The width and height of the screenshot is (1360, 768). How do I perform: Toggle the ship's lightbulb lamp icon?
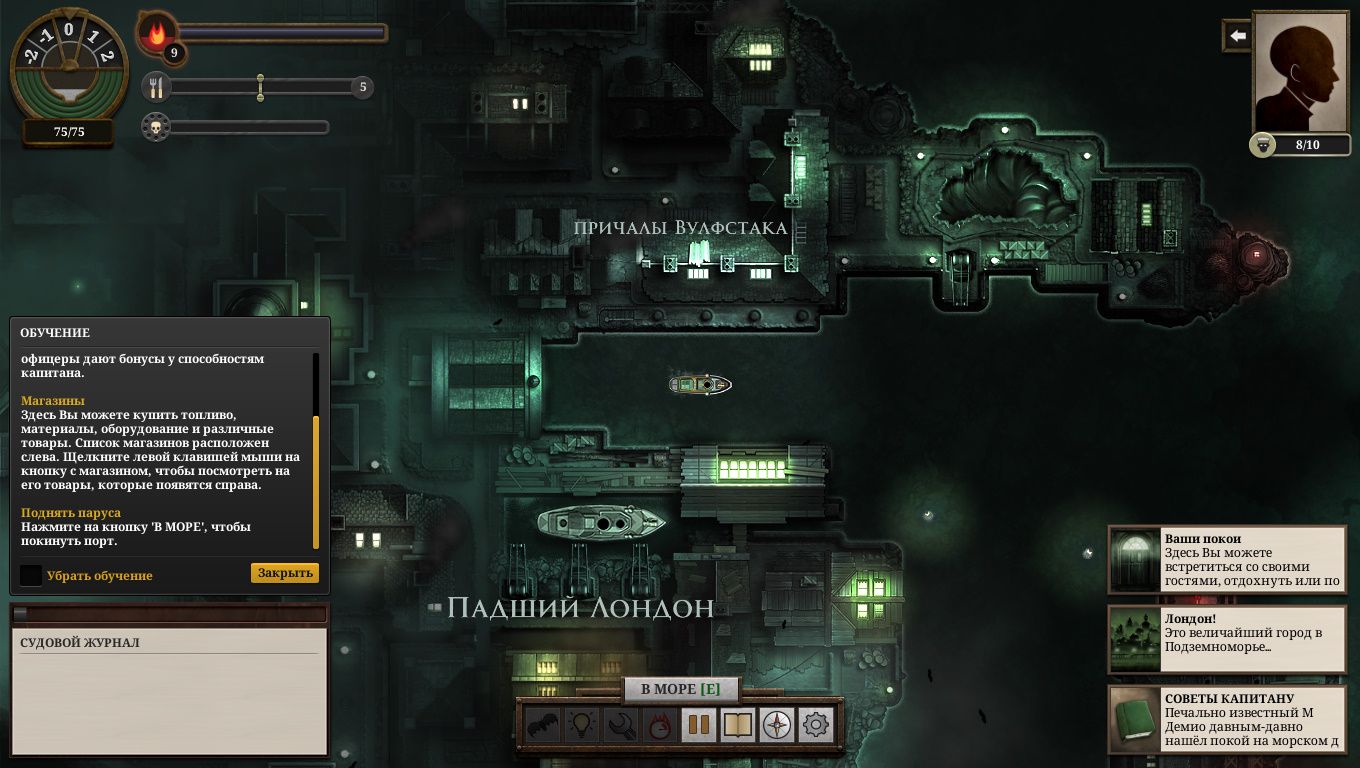point(582,725)
